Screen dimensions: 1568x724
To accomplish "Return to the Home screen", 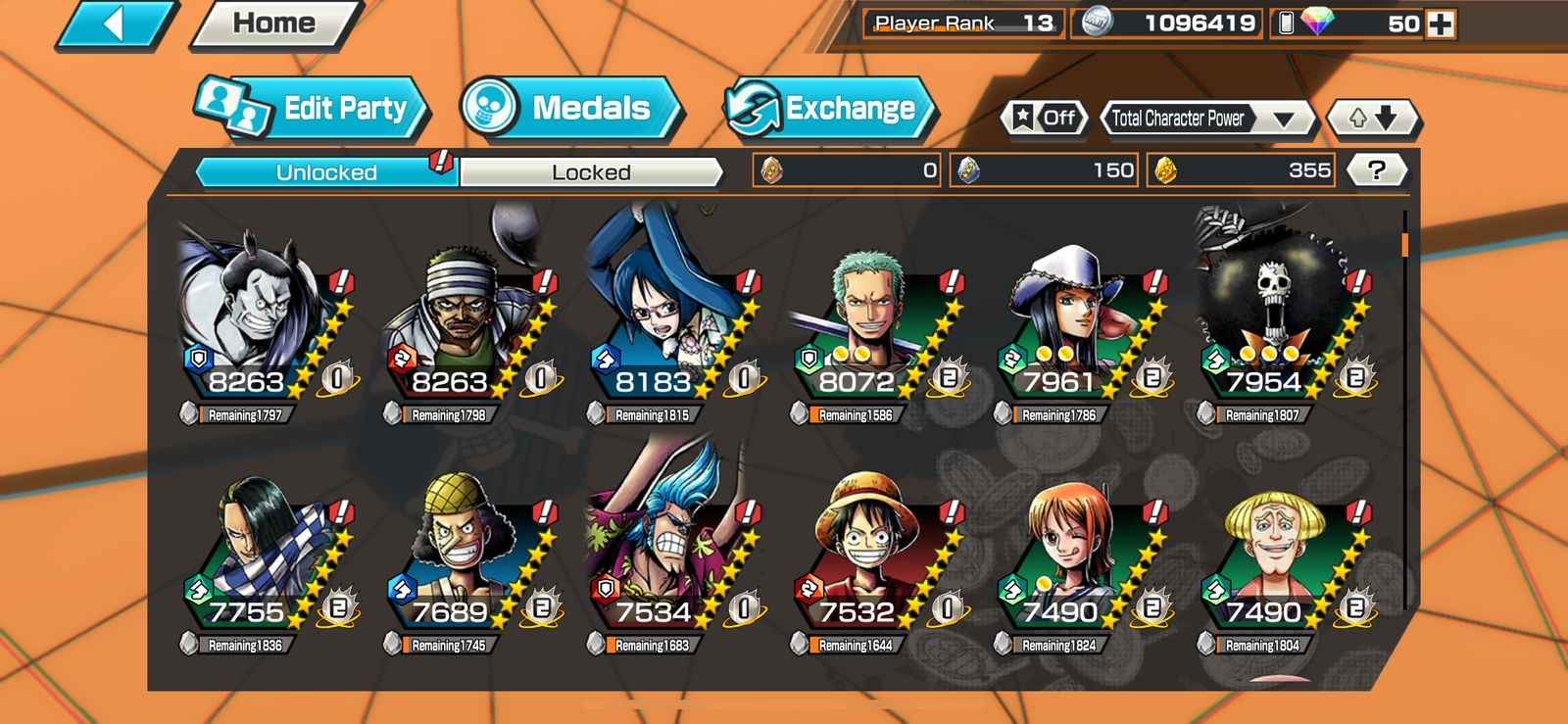I will [x=275, y=24].
